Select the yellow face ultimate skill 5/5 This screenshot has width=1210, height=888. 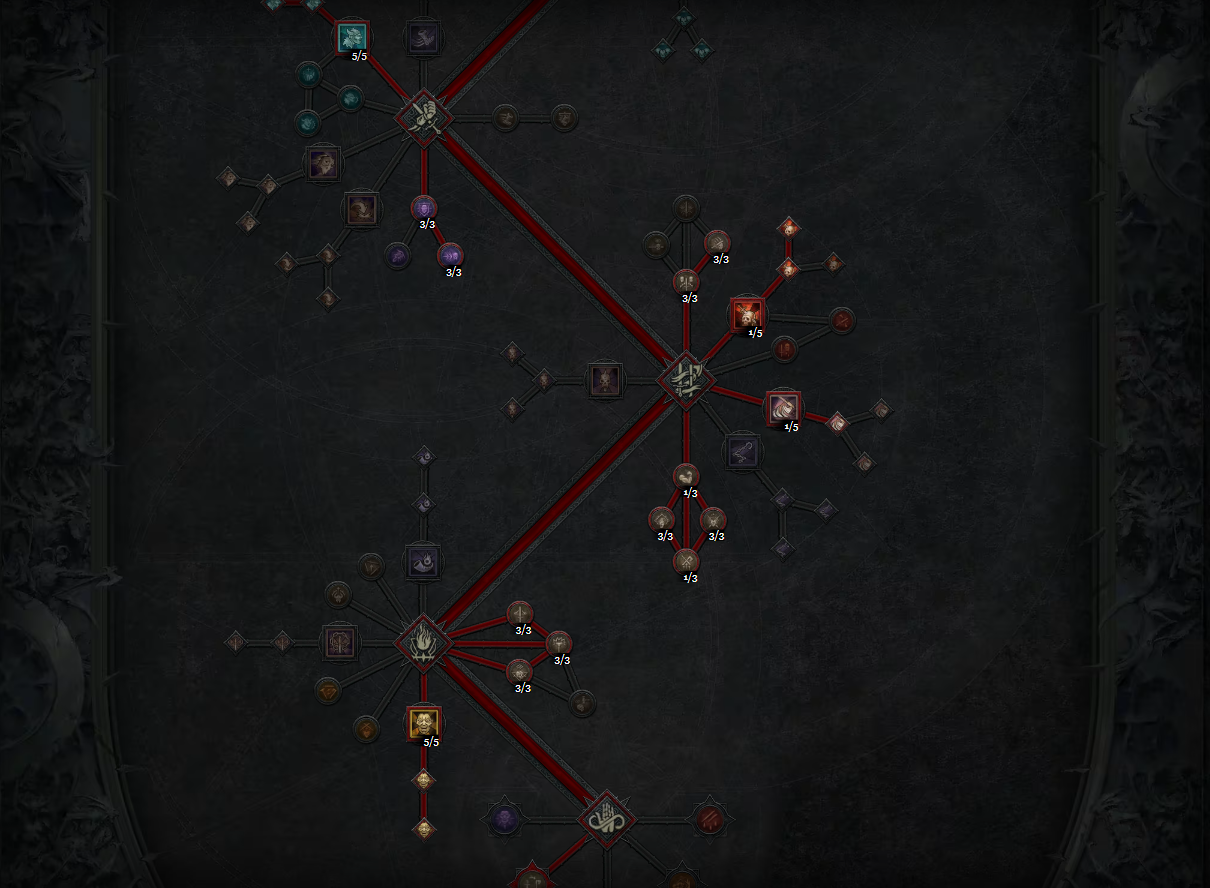click(x=424, y=722)
